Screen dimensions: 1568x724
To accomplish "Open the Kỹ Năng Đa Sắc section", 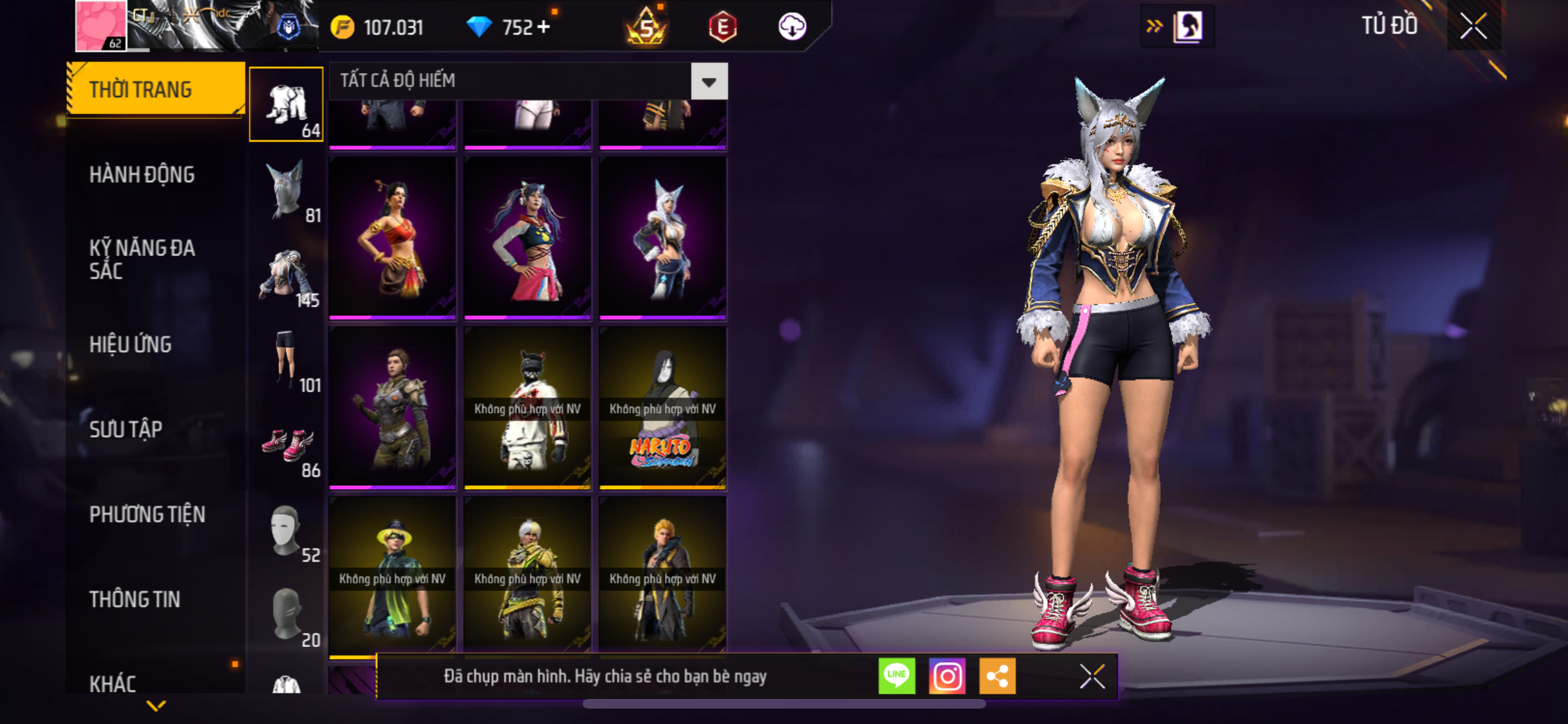I will pos(142,259).
